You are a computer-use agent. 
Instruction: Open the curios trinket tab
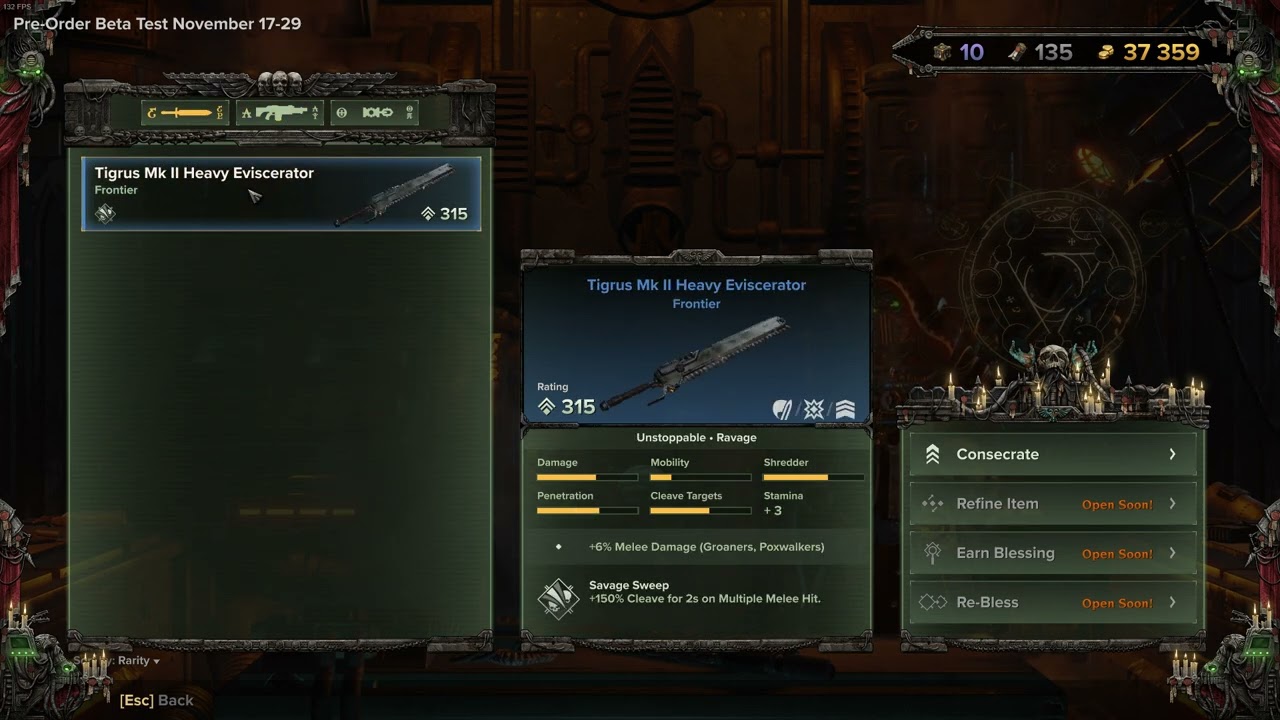pyautogui.click(x=375, y=113)
